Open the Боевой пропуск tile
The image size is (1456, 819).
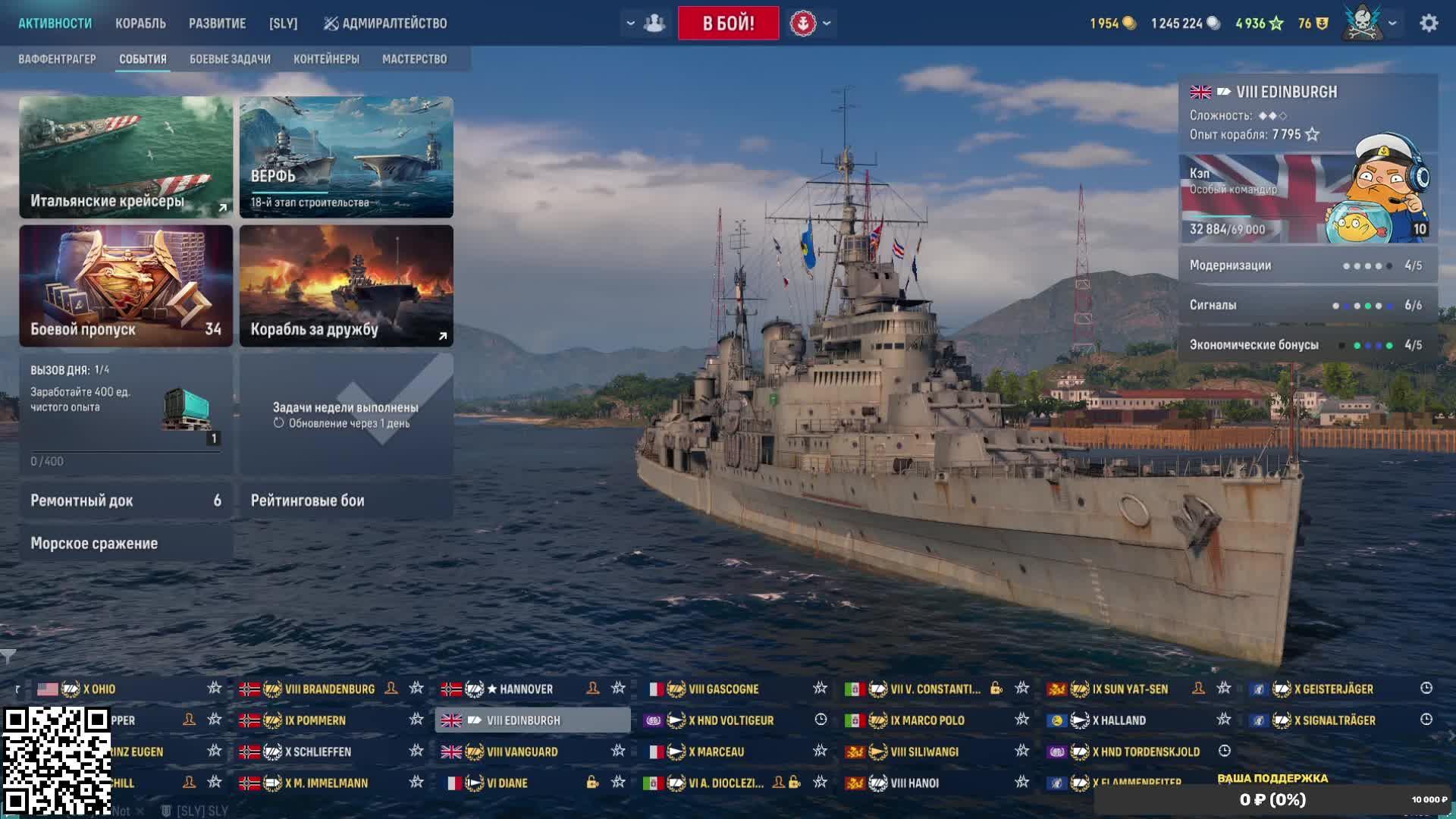tap(126, 286)
